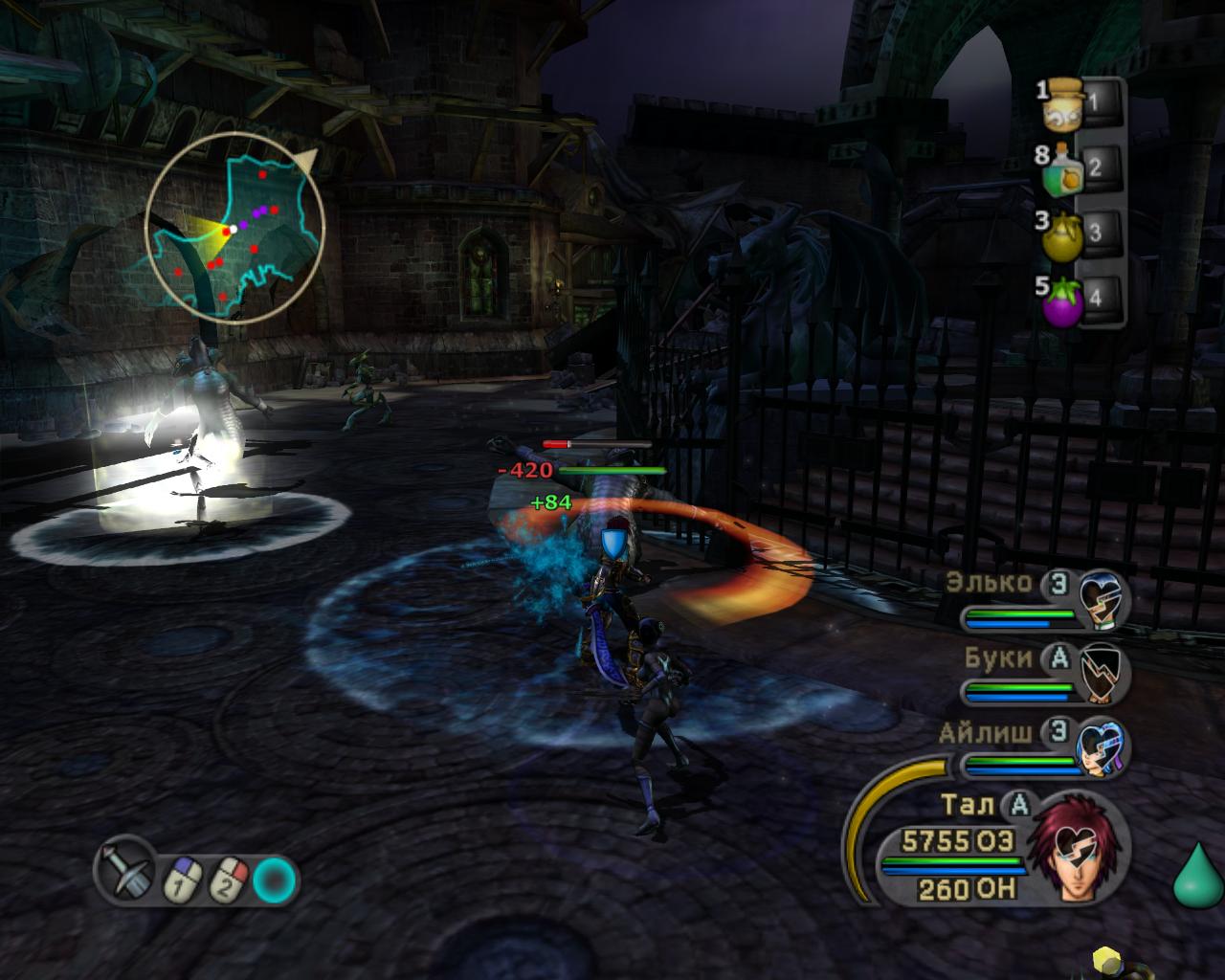1225x980 pixels.
Task: Toggle the behavior mode letter next to Буки
Action: click(1058, 657)
